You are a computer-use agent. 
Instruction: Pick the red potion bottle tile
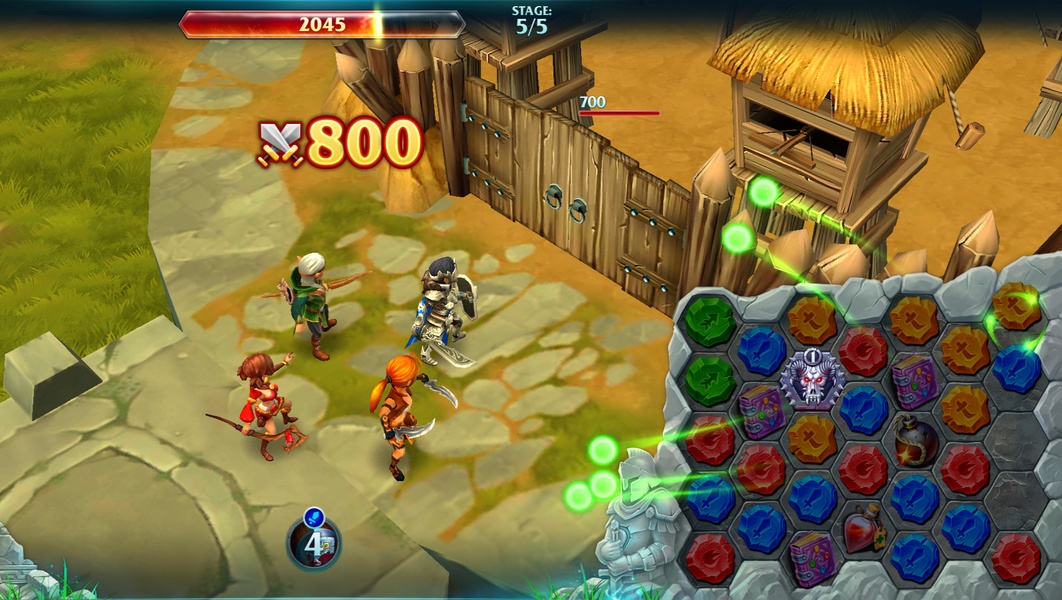pyautogui.click(x=863, y=530)
